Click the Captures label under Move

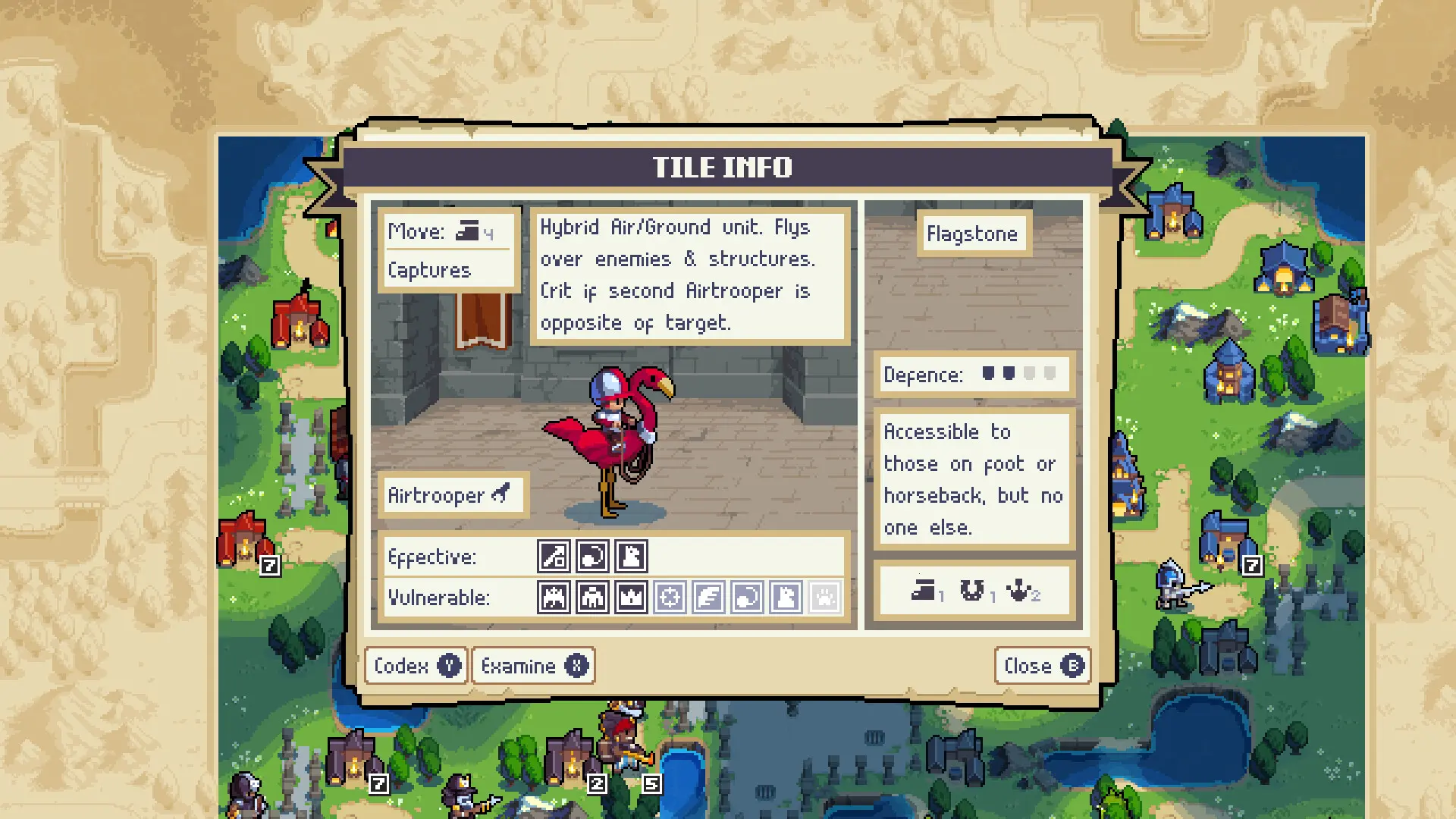tap(428, 270)
